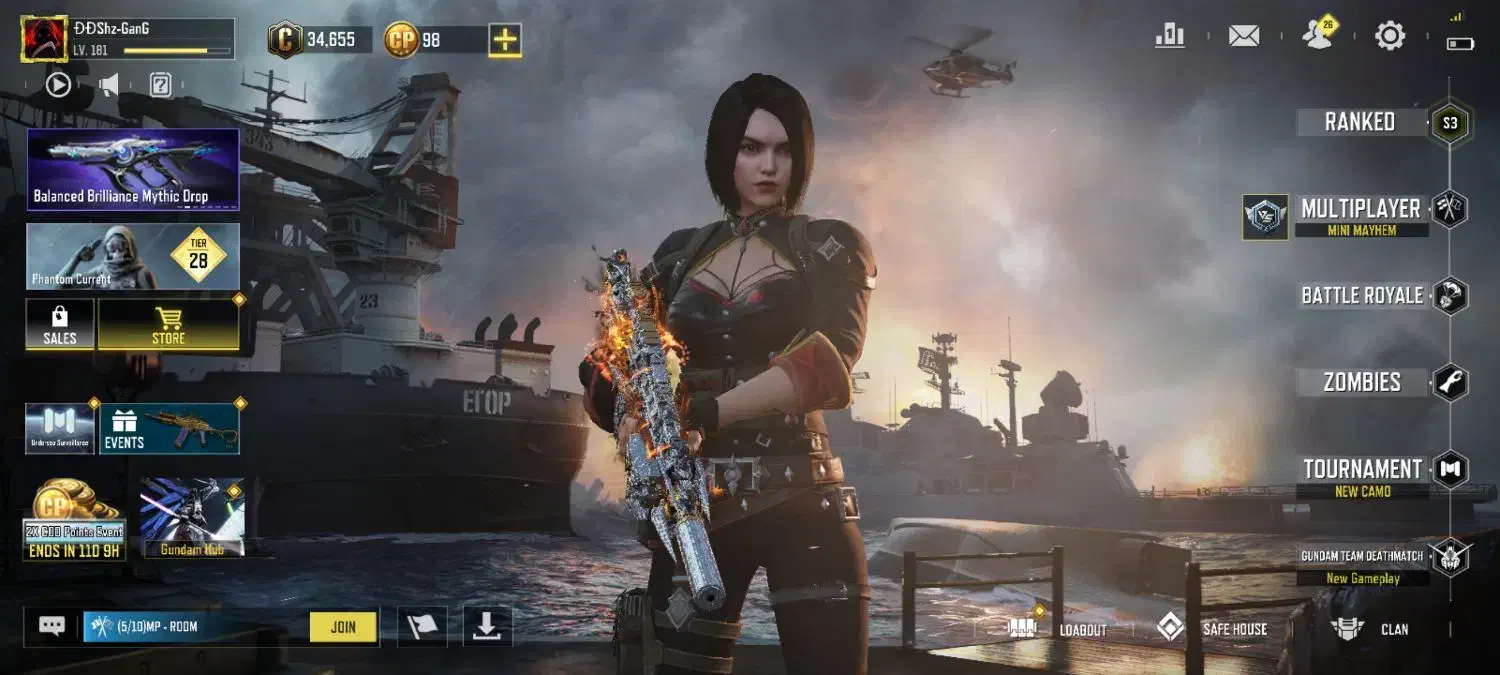The height and width of the screenshot is (675, 1500).
Task: Open the Phantom Current battle pass
Action: [133, 257]
